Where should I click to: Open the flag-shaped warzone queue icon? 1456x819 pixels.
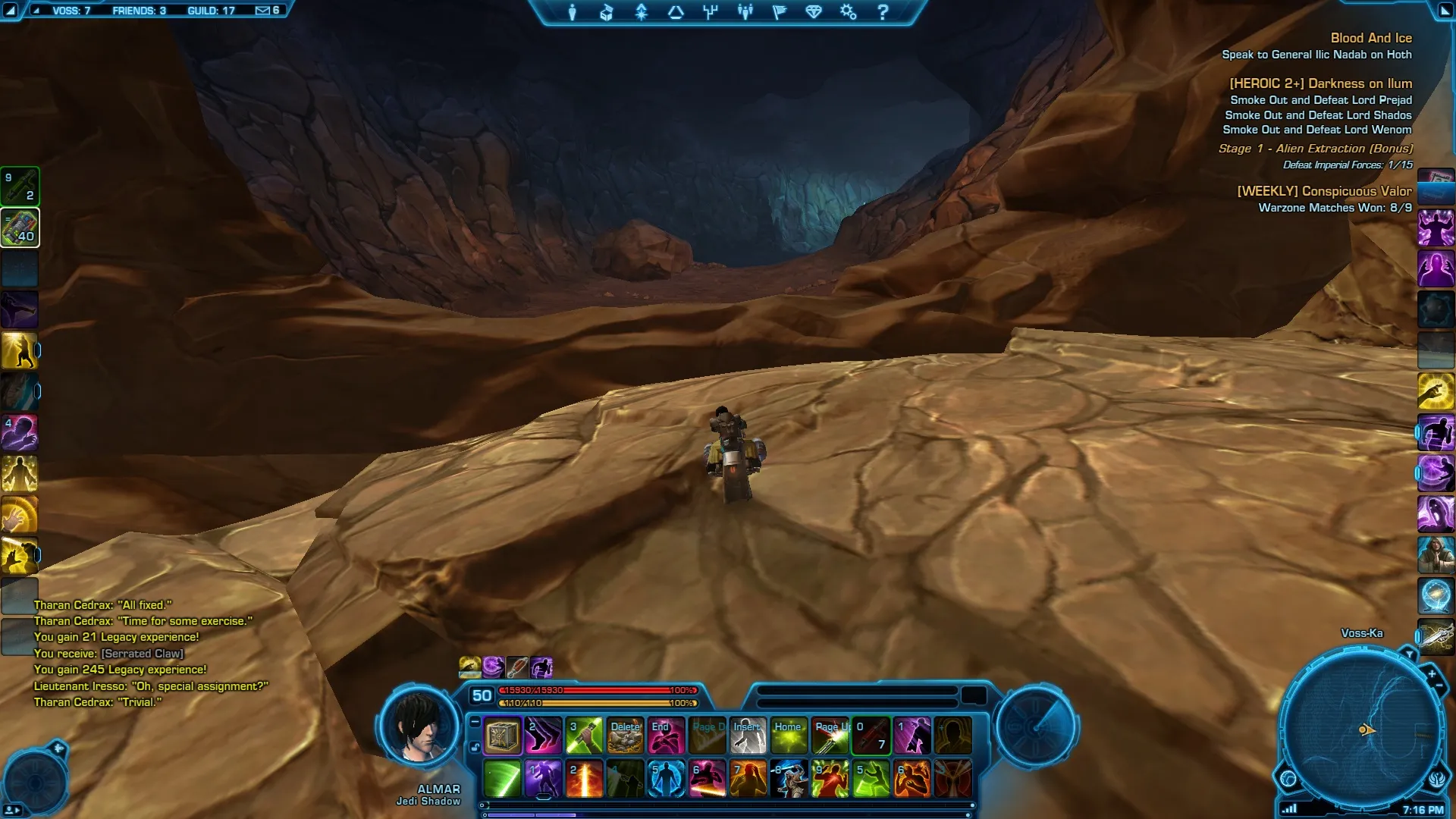(x=780, y=12)
